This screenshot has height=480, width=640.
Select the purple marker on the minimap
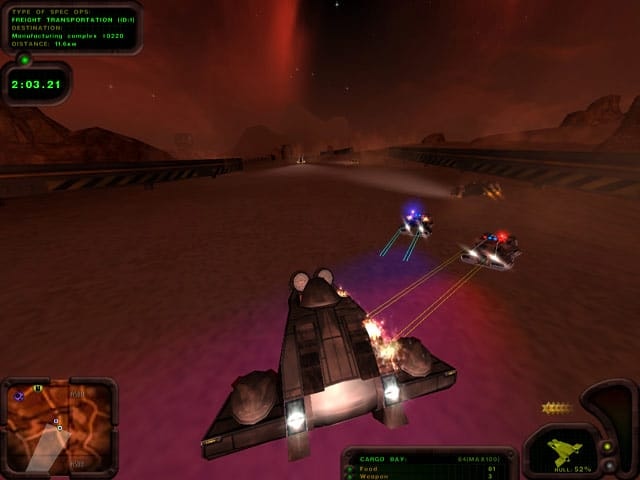20,397
